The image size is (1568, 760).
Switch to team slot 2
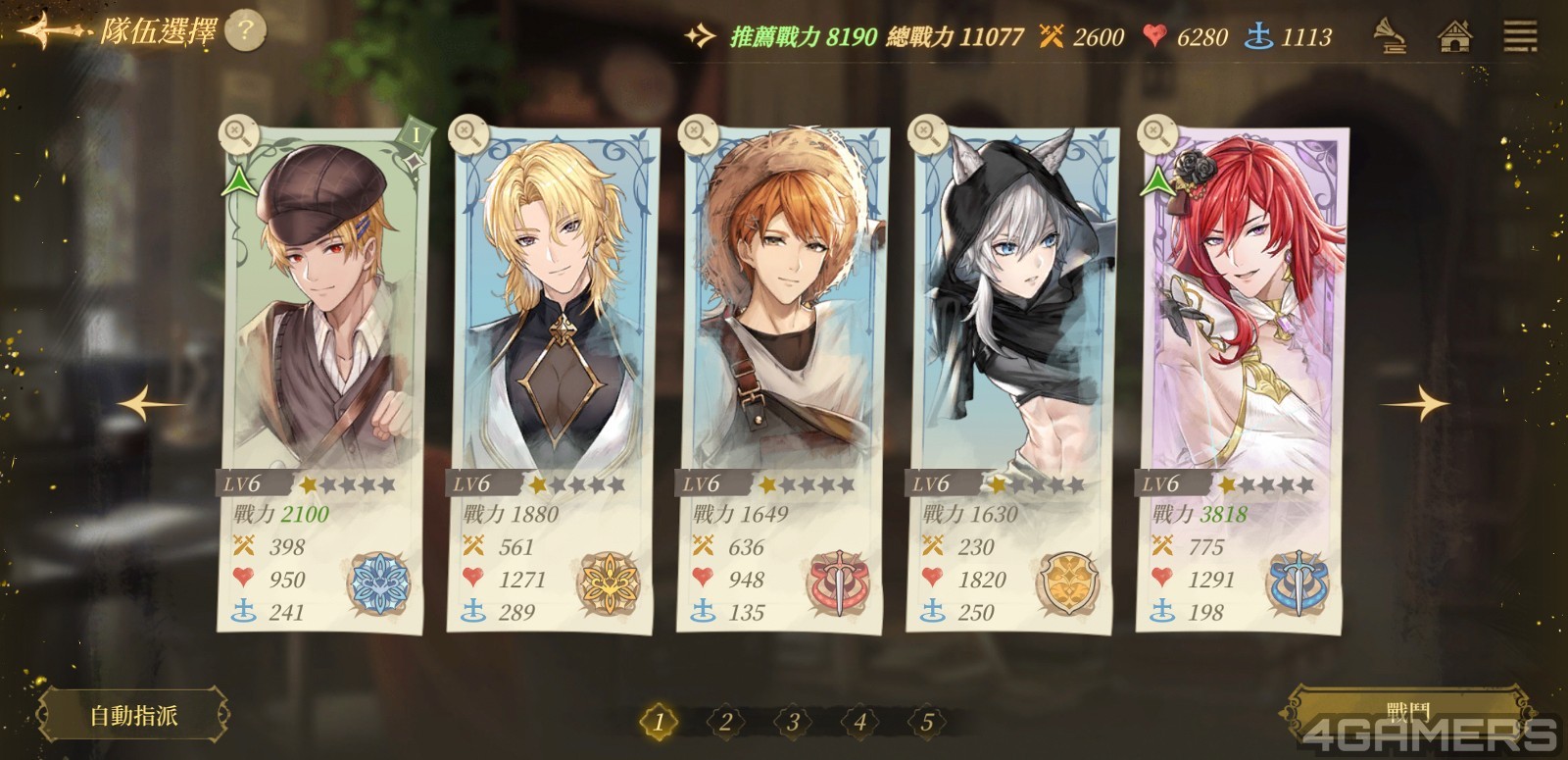(x=725, y=723)
